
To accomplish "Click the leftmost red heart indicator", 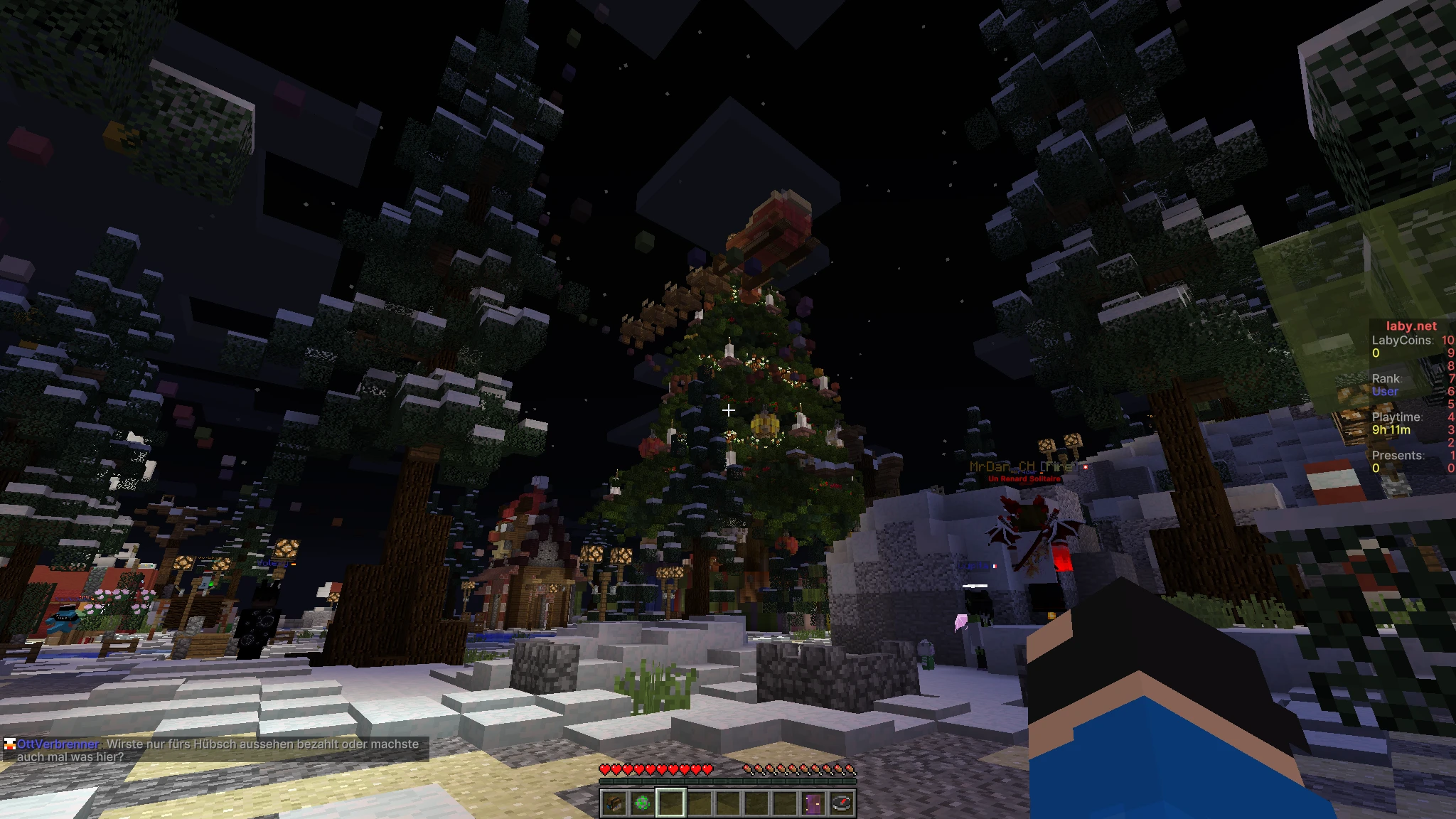I will click(x=605, y=770).
